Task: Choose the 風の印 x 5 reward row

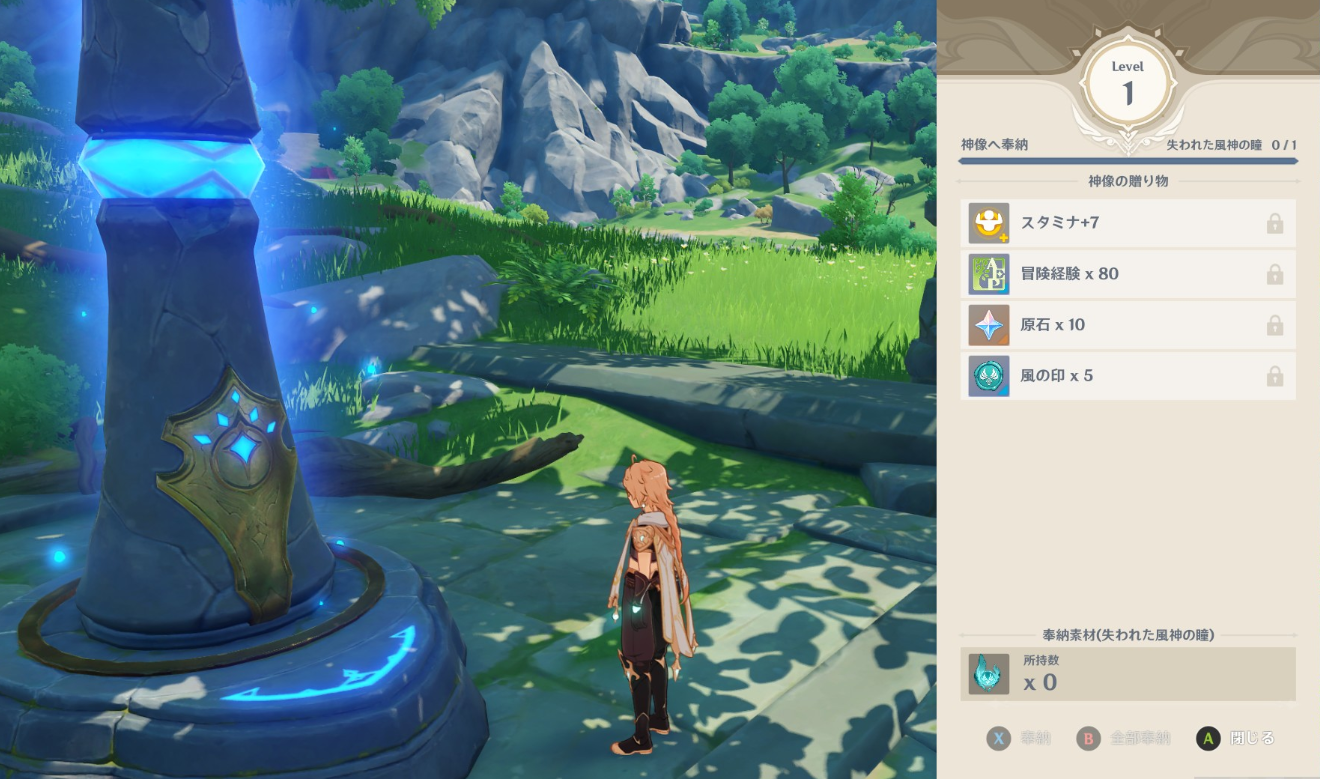Action: (1127, 376)
